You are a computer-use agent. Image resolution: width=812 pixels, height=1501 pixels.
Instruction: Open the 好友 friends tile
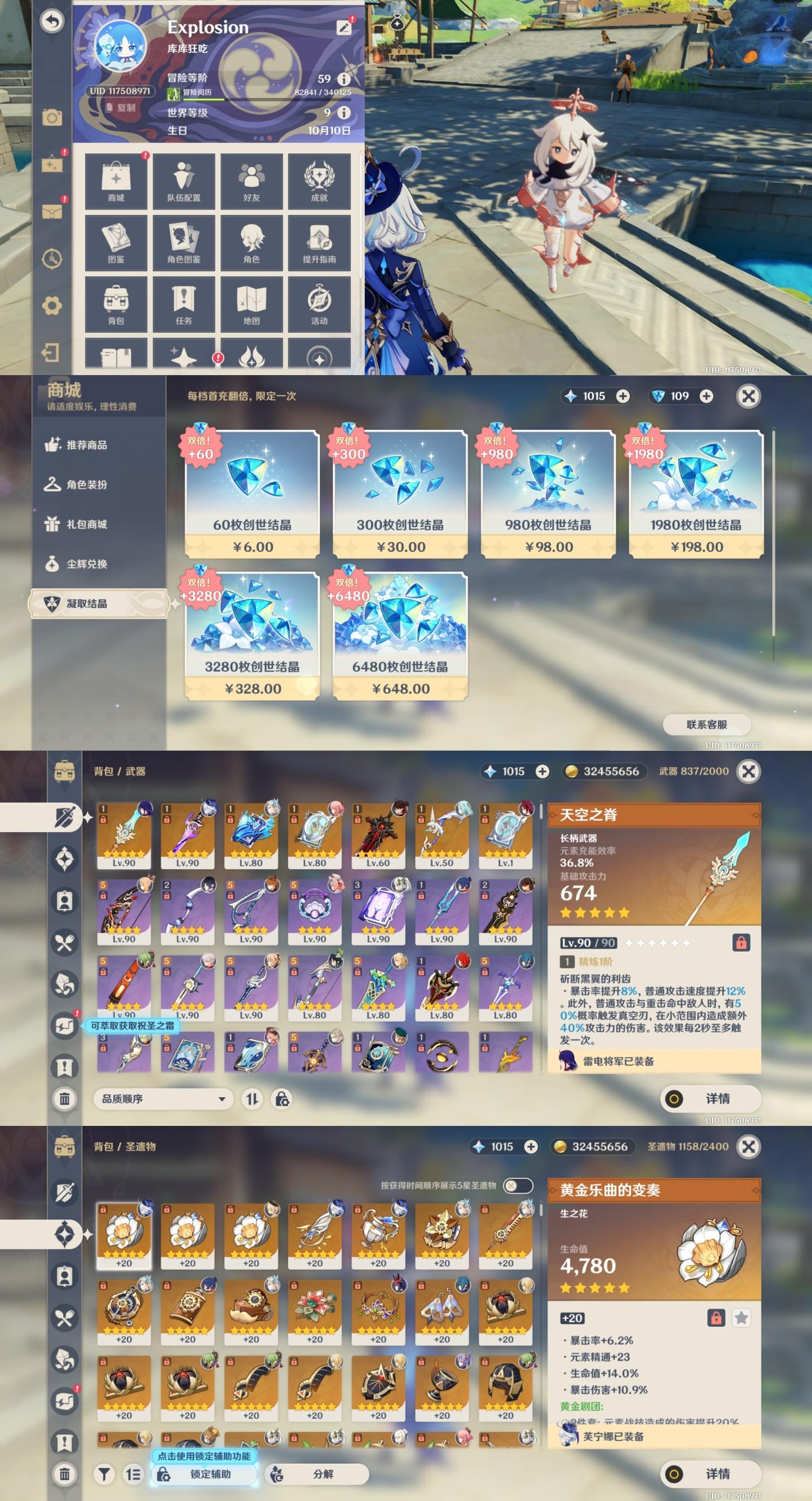pyautogui.click(x=251, y=181)
